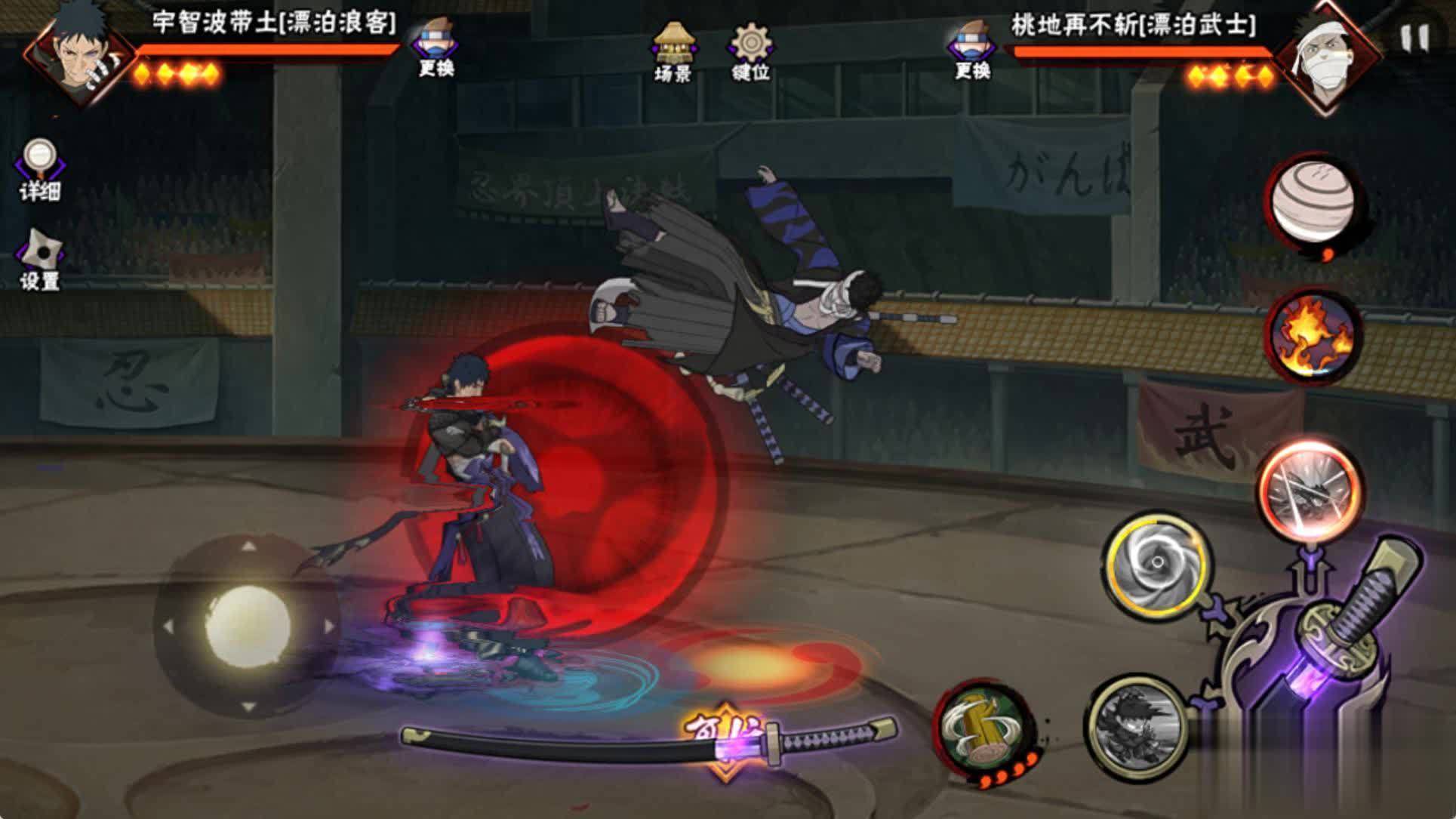Open the 详细 details panel
This screenshot has width=1456, height=819.
point(39,159)
